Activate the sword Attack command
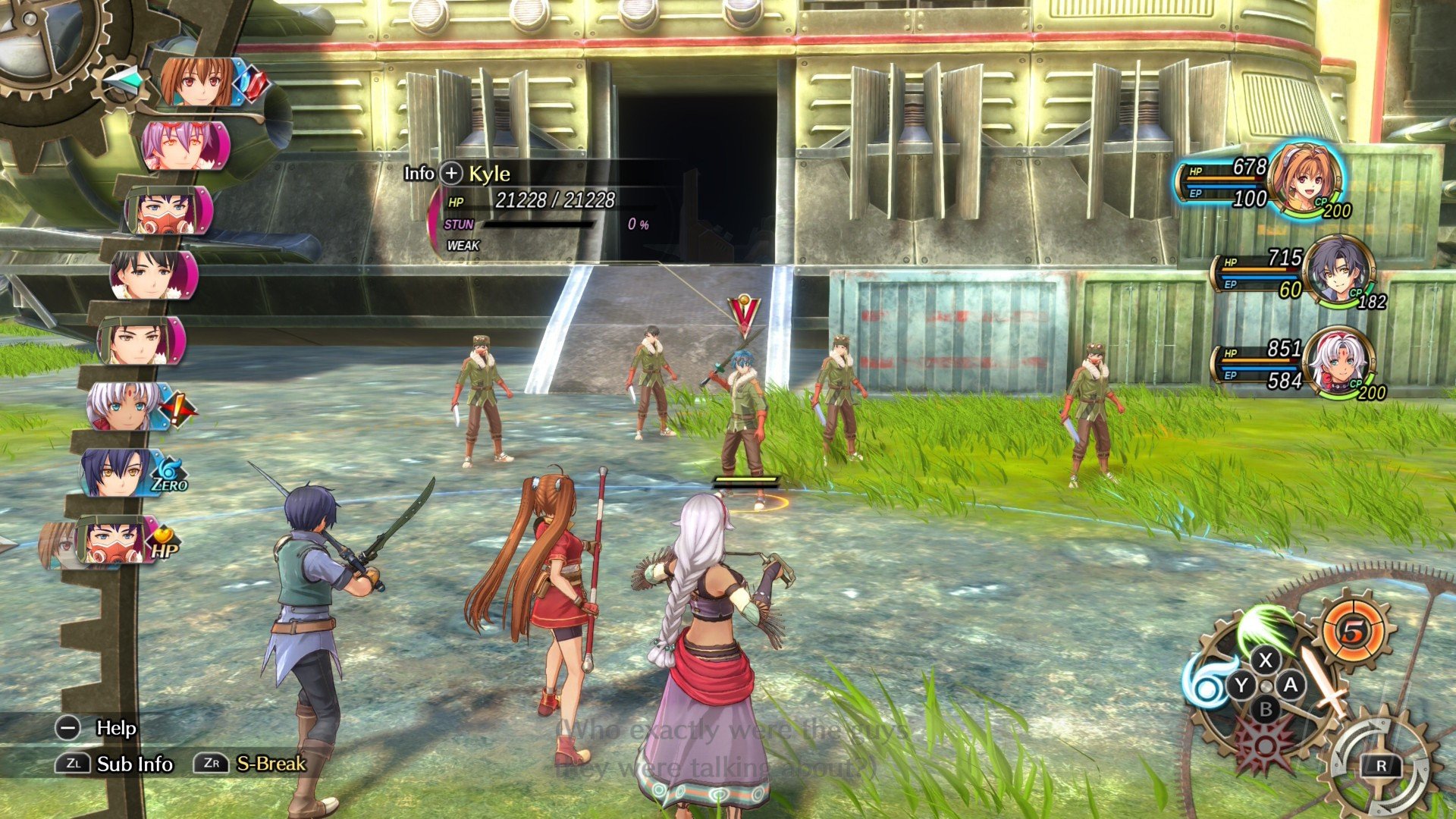1456x819 pixels. pos(1325,682)
